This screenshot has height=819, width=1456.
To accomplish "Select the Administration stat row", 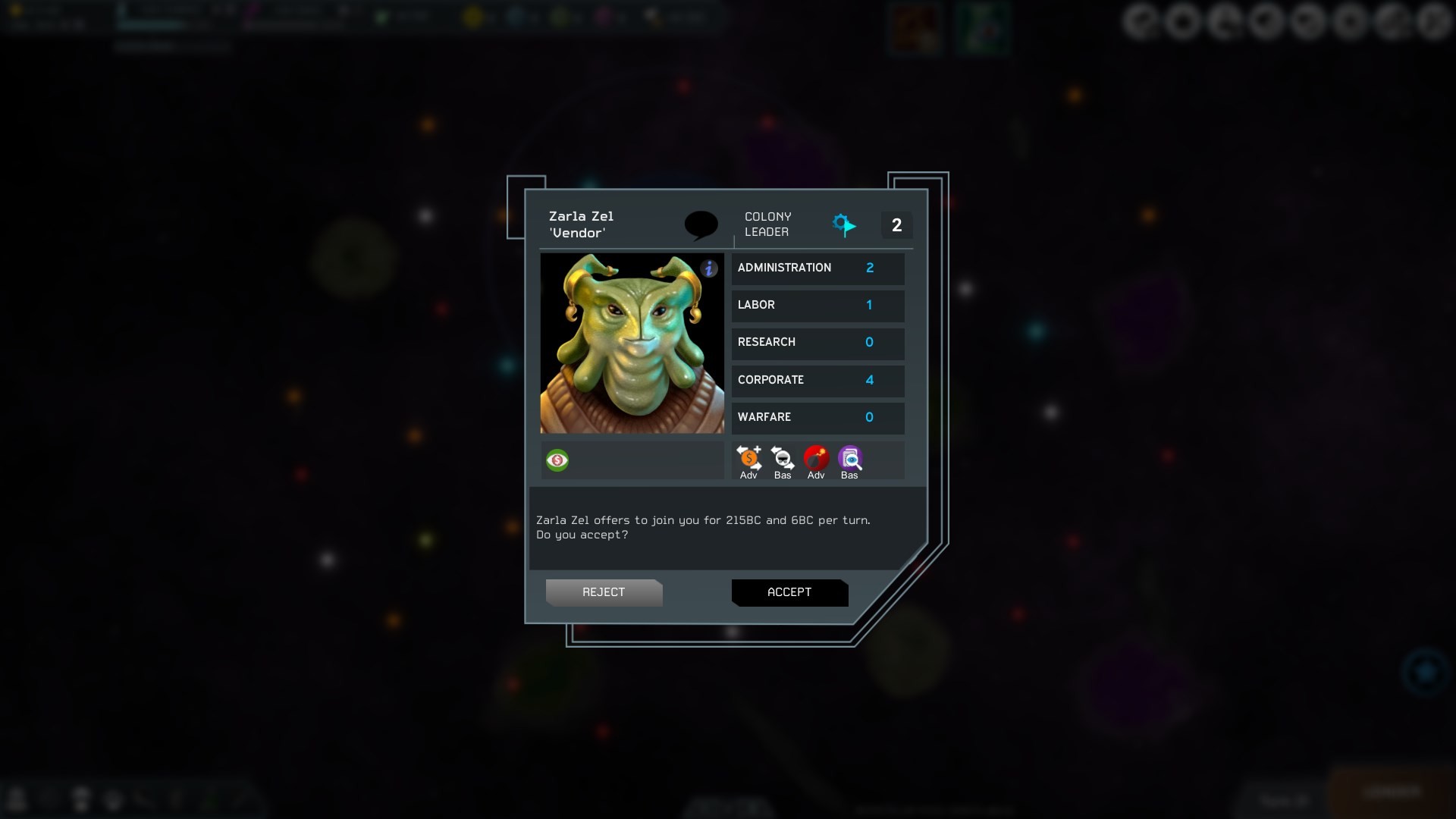I will 817,268.
